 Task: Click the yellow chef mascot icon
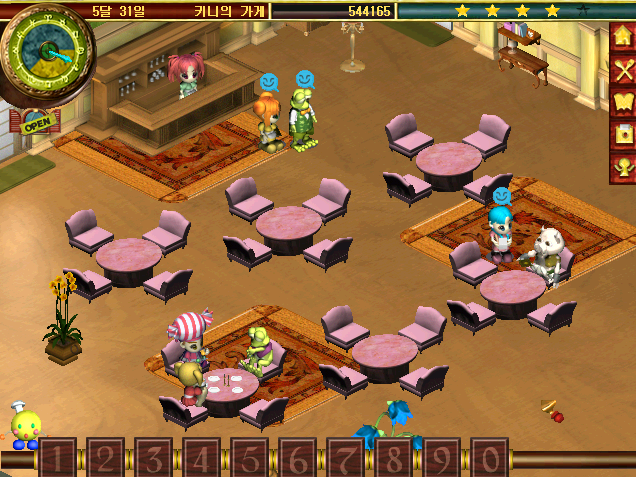(24, 427)
